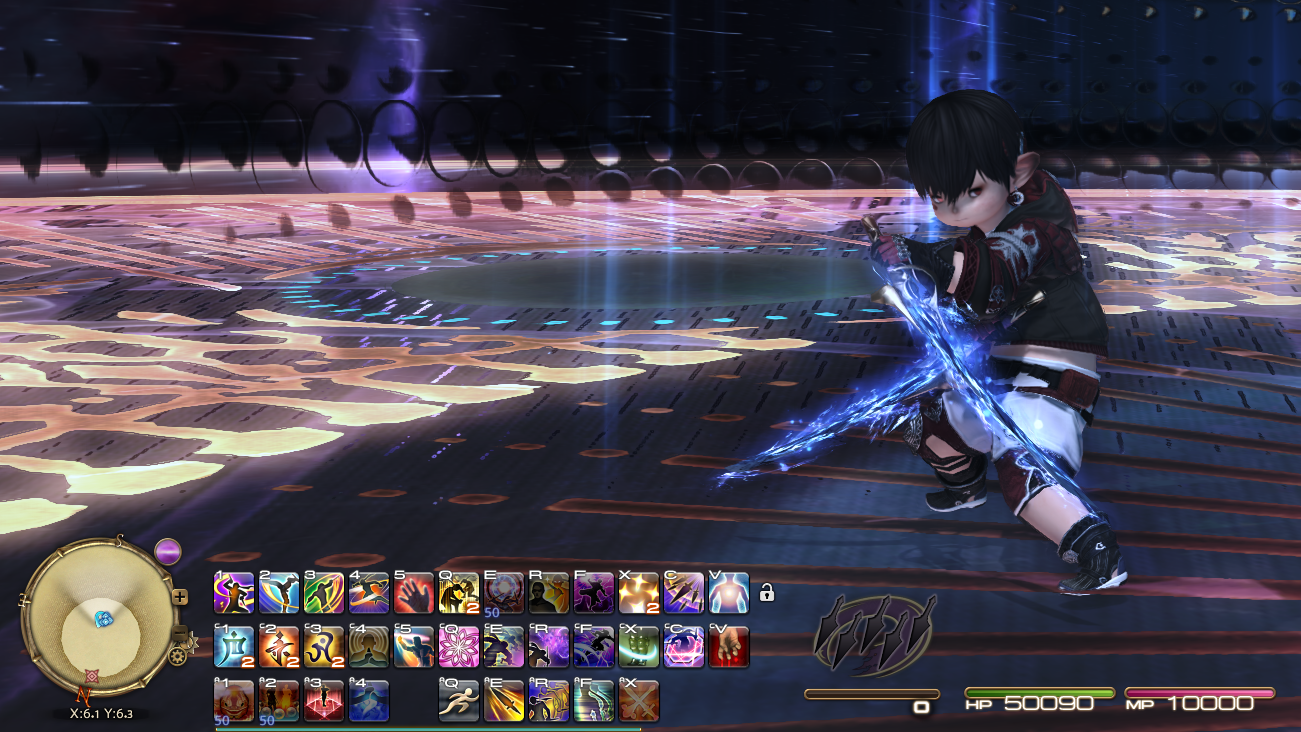
Task: Use the three falling kunai ability
Action: point(684,593)
